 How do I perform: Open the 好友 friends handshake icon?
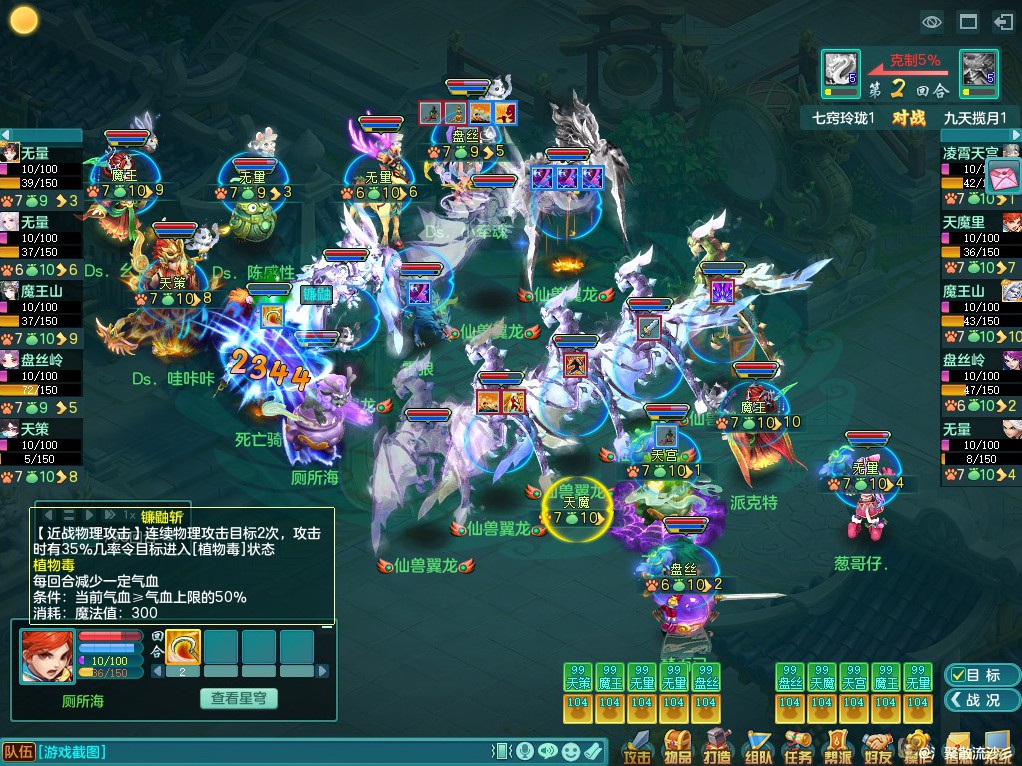pos(878,746)
